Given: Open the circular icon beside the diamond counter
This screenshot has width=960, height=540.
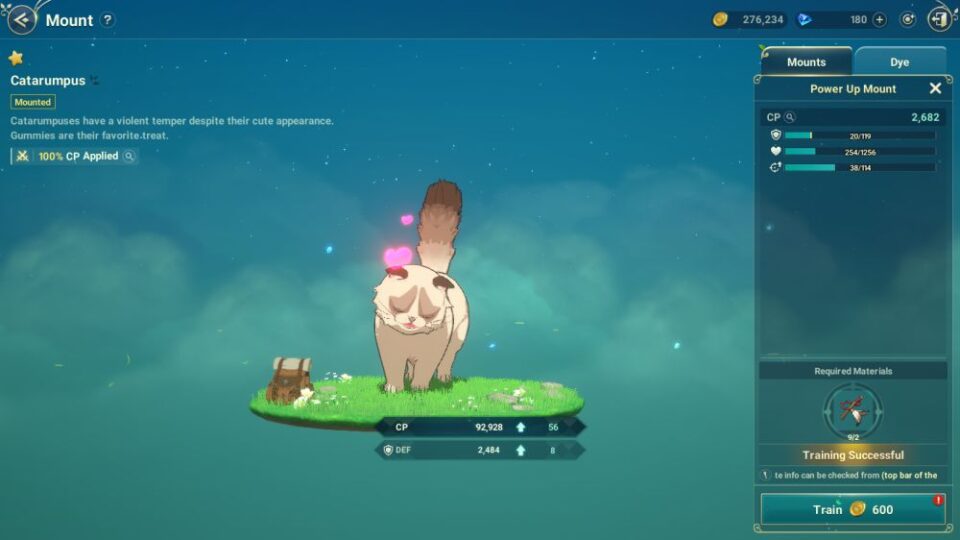Looking at the screenshot, I should point(908,20).
